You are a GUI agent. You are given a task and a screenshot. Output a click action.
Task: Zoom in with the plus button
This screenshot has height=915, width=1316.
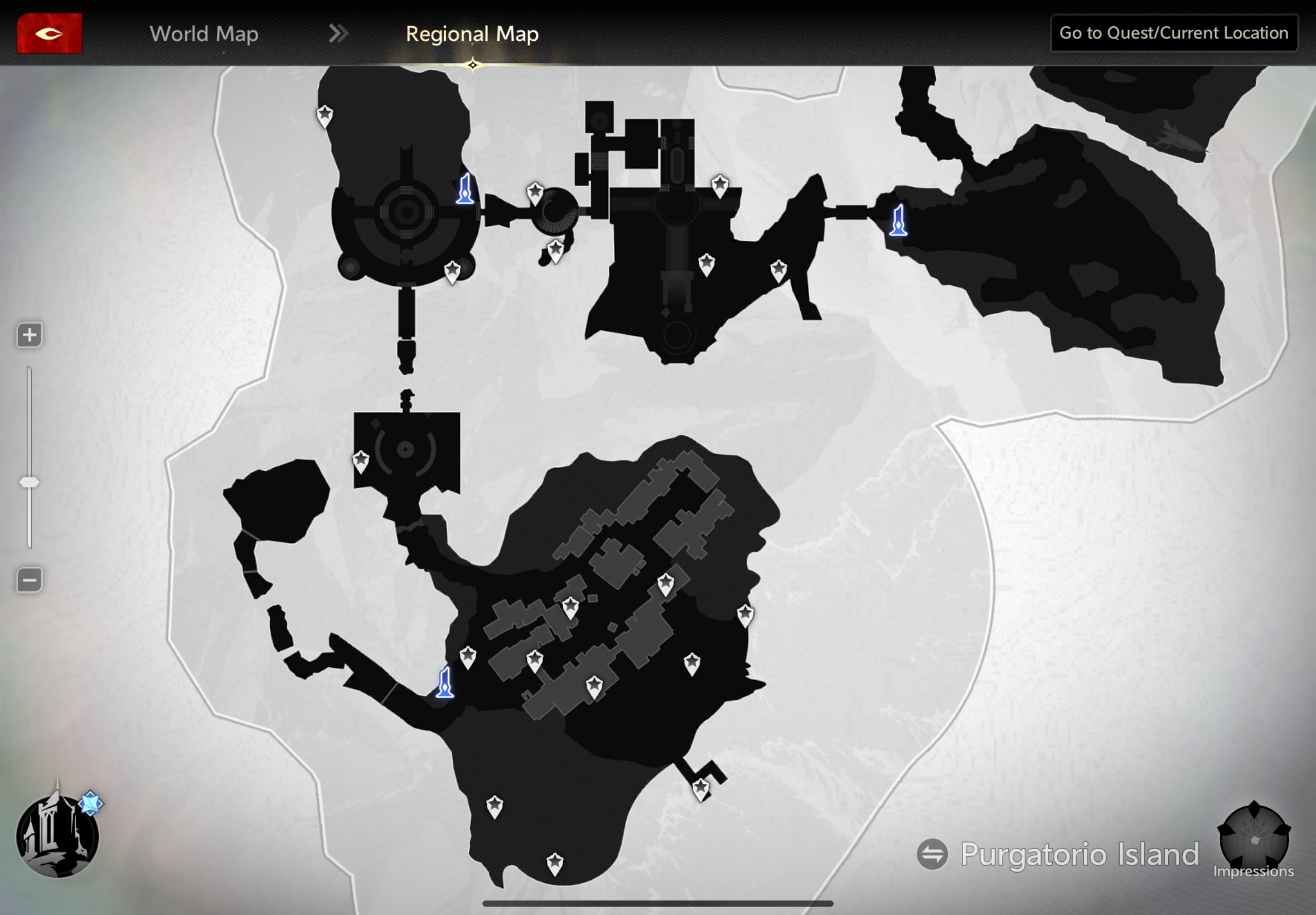point(29,335)
